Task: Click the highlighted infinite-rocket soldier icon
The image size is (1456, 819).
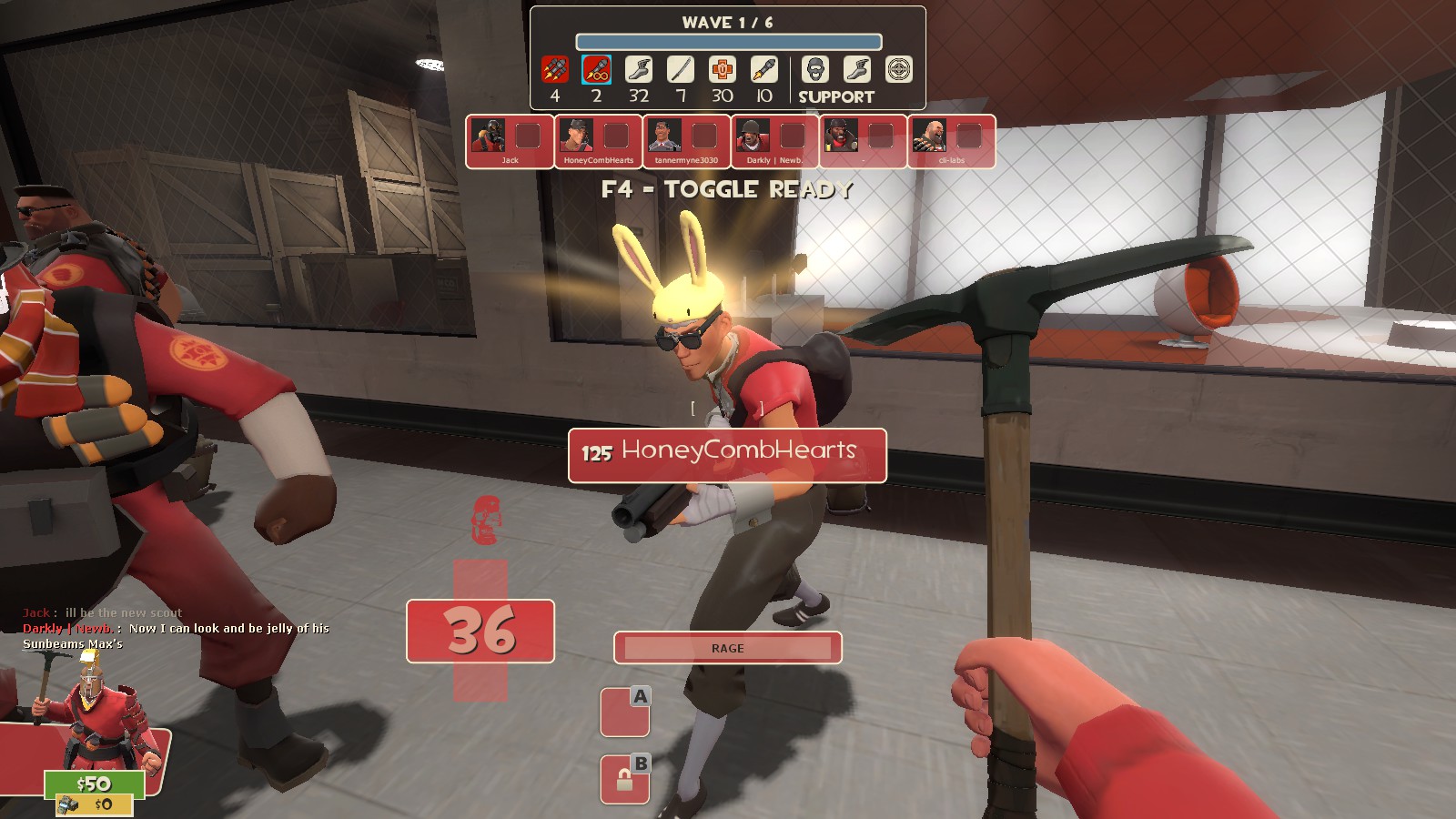Action: (596, 70)
